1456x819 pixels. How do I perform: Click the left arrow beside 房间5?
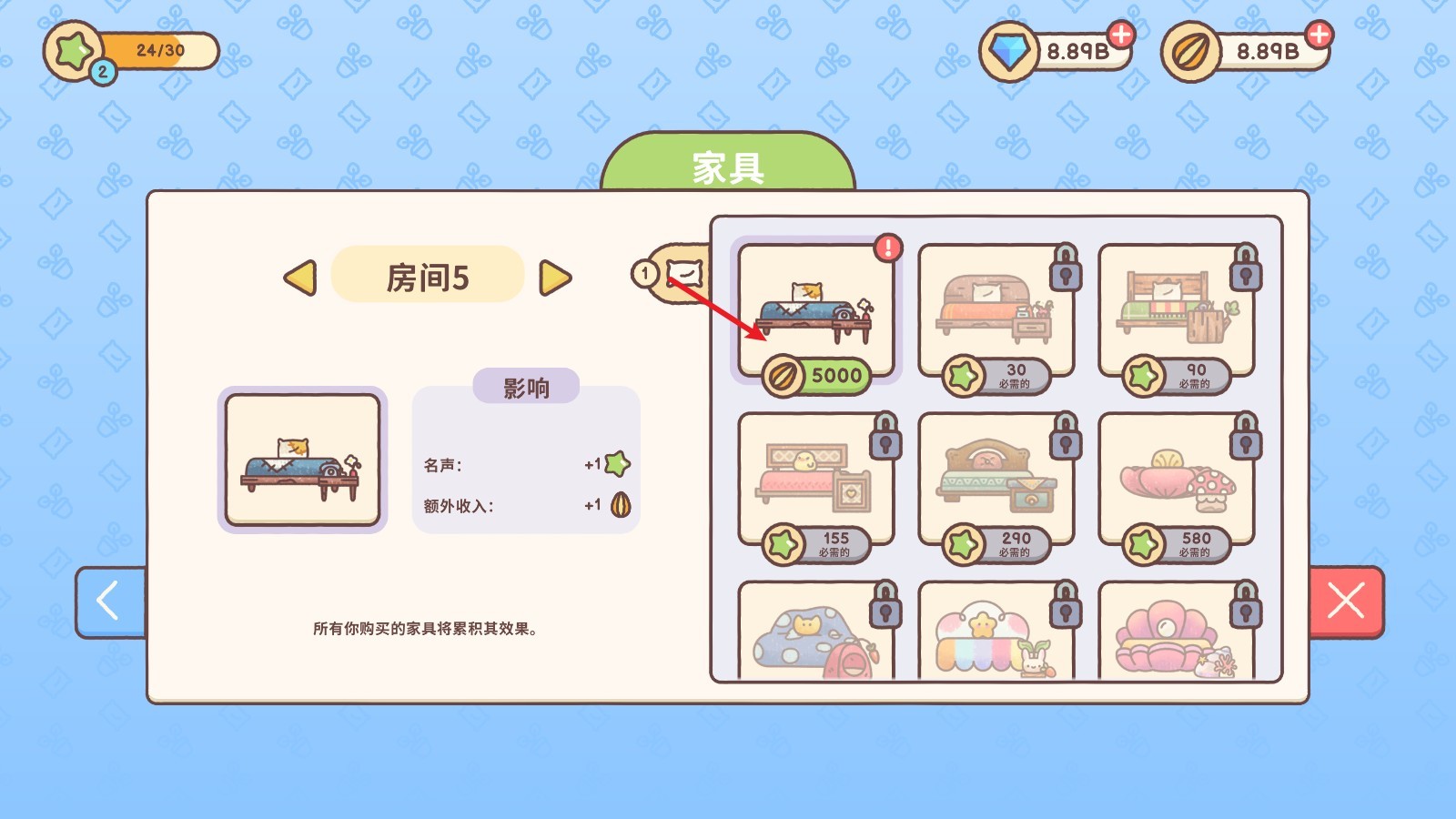point(301,278)
